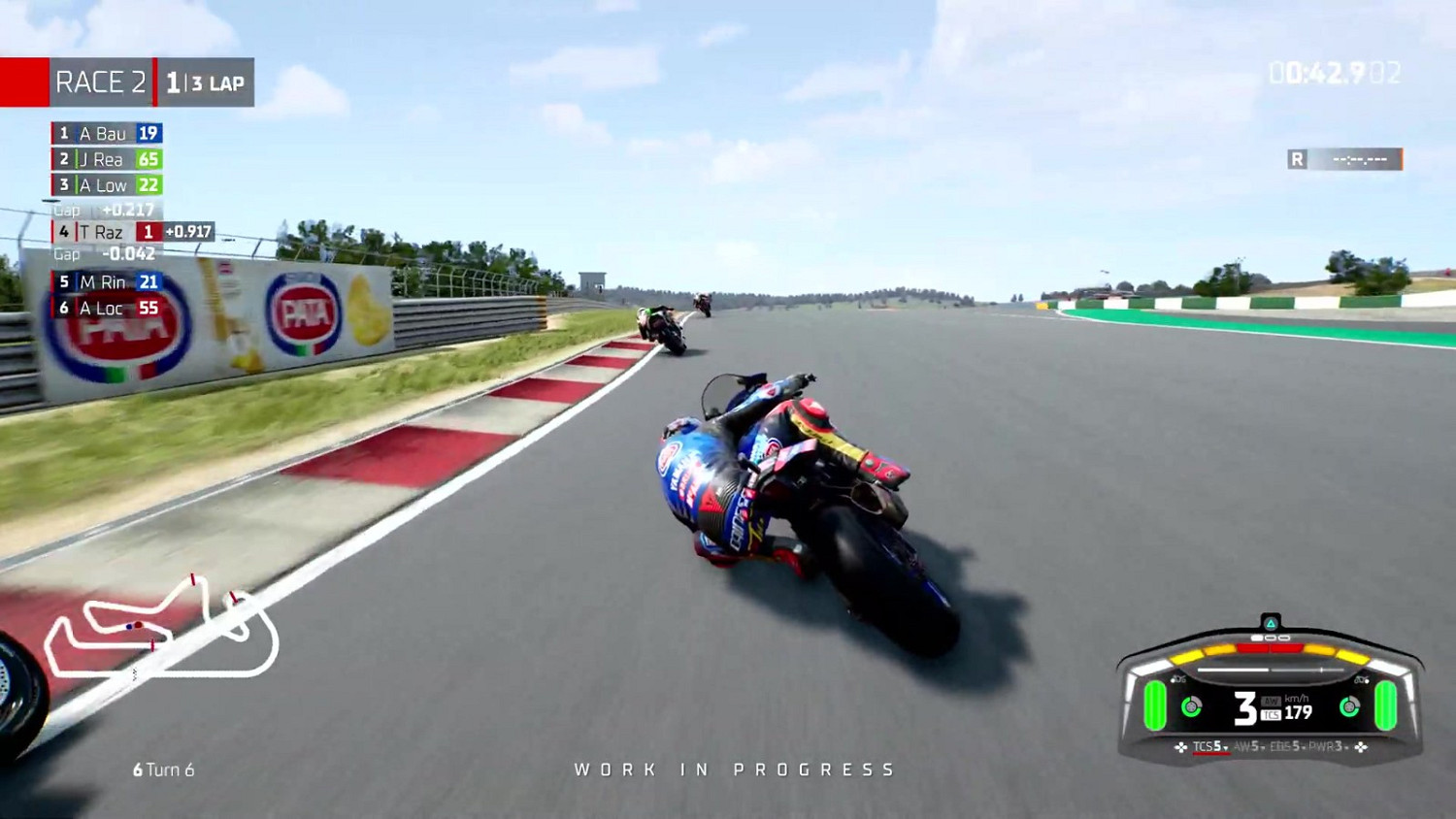This screenshot has width=1456, height=819.
Task: Click the AW badge next to the gear number
Action: point(1272,702)
